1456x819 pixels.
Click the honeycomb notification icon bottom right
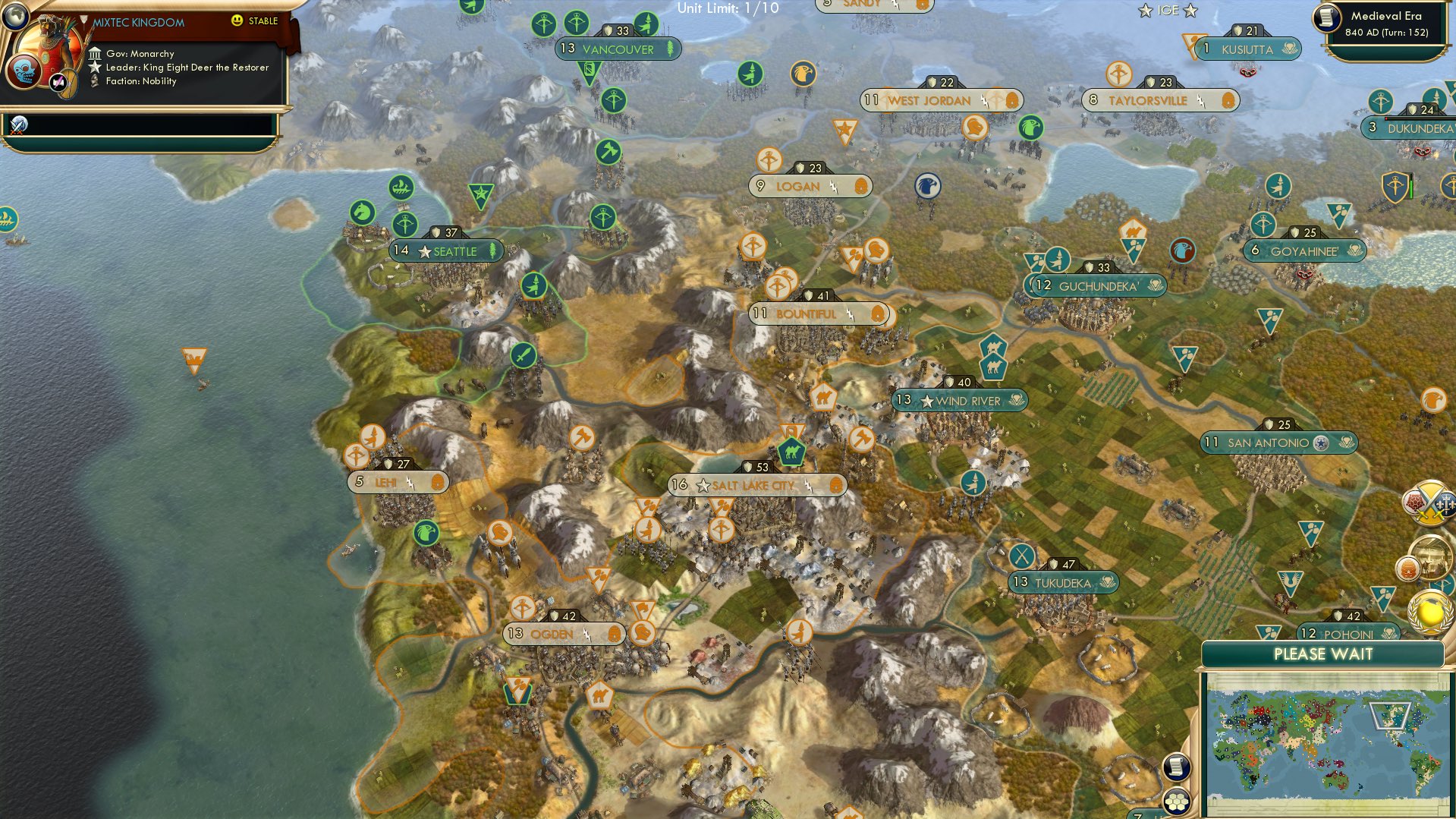click(x=1175, y=801)
